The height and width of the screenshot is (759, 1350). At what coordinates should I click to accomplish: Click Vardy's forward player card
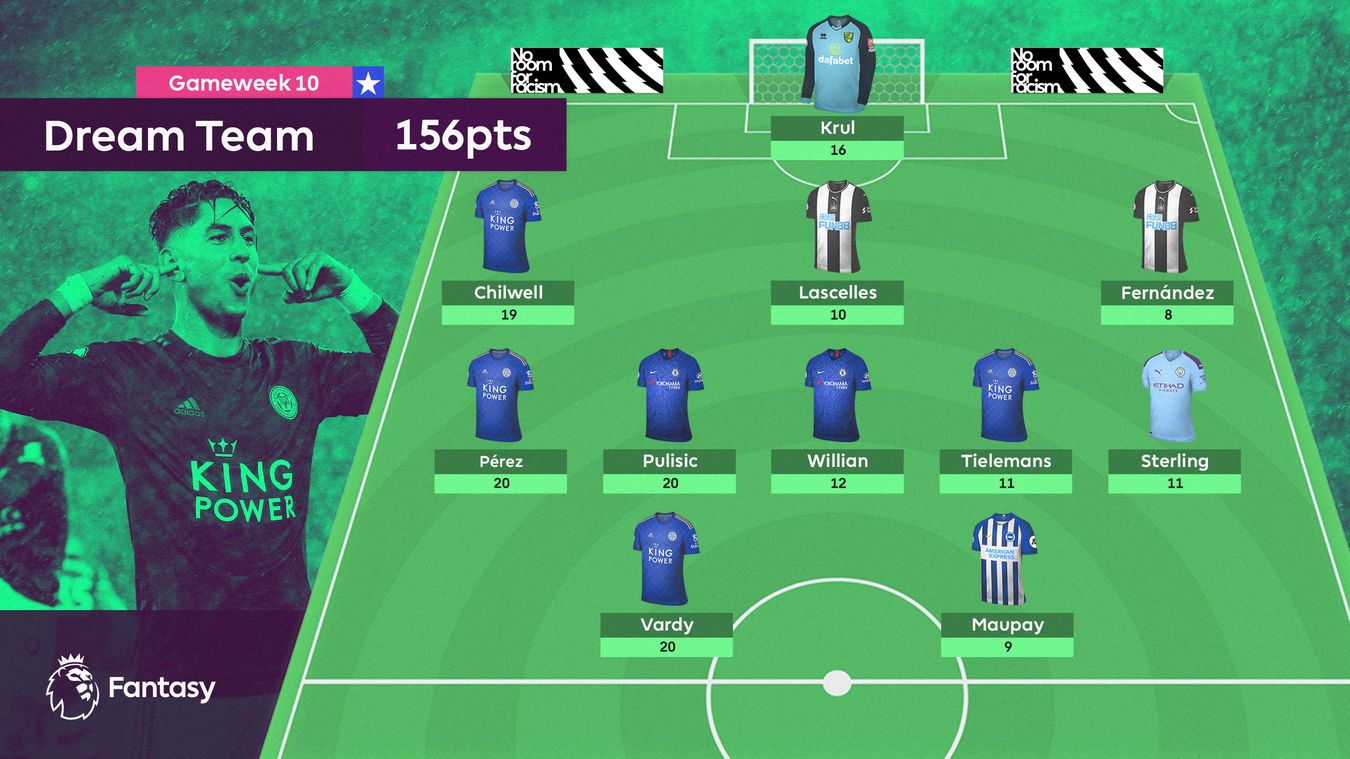coord(666,582)
